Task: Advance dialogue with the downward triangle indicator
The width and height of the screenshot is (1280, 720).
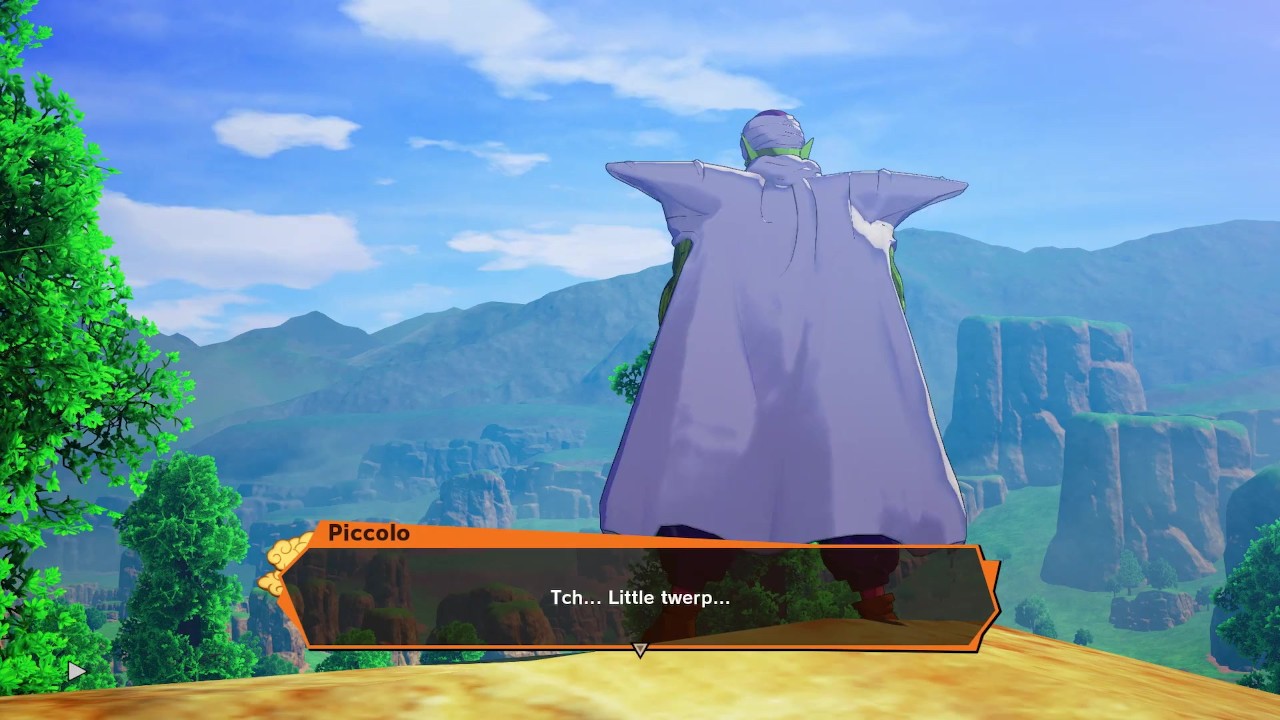Action: click(x=640, y=650)
